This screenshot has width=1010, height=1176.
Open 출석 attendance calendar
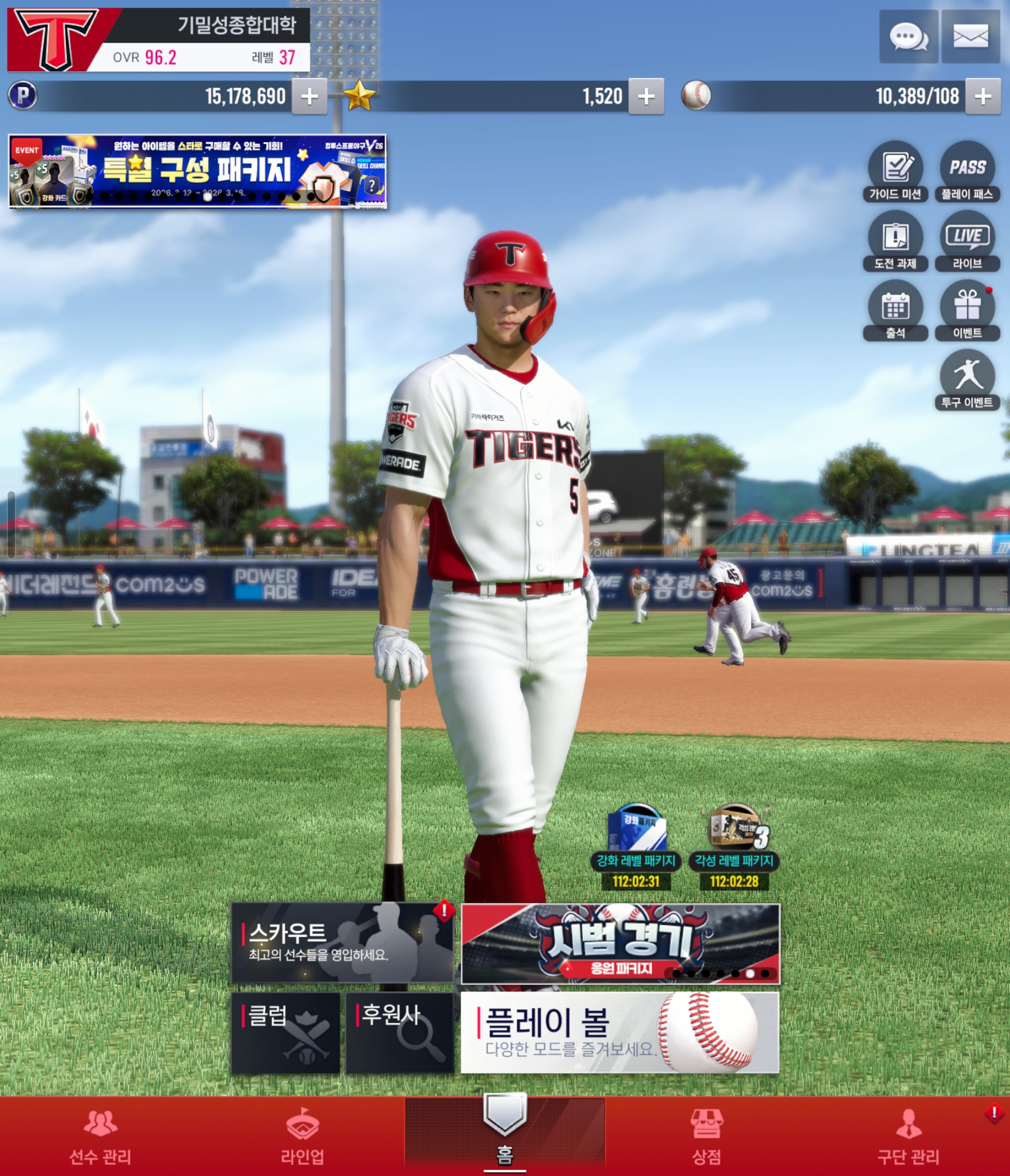pos(895,311)
